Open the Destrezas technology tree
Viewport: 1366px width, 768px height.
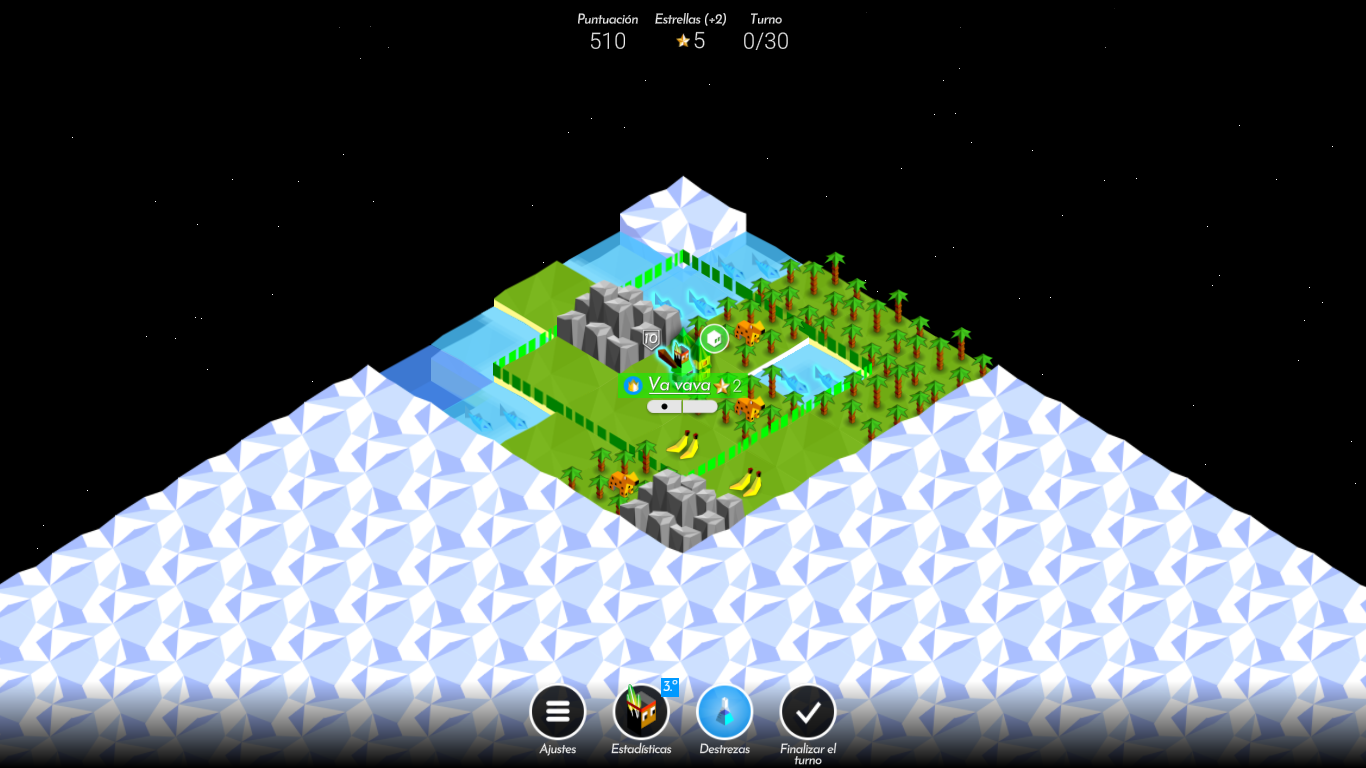tap(724, 711)
